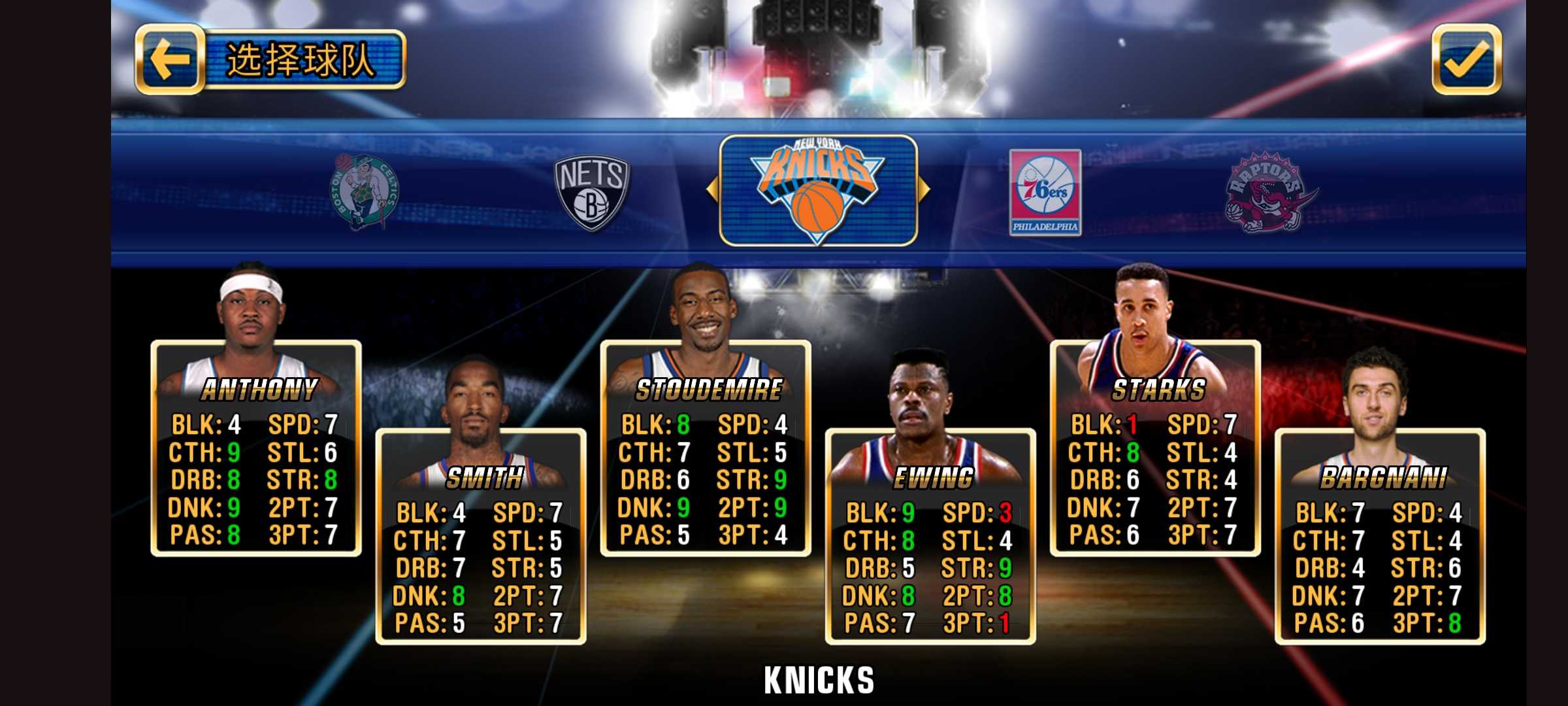Click the left arrow beside Knicks logo

712,190
